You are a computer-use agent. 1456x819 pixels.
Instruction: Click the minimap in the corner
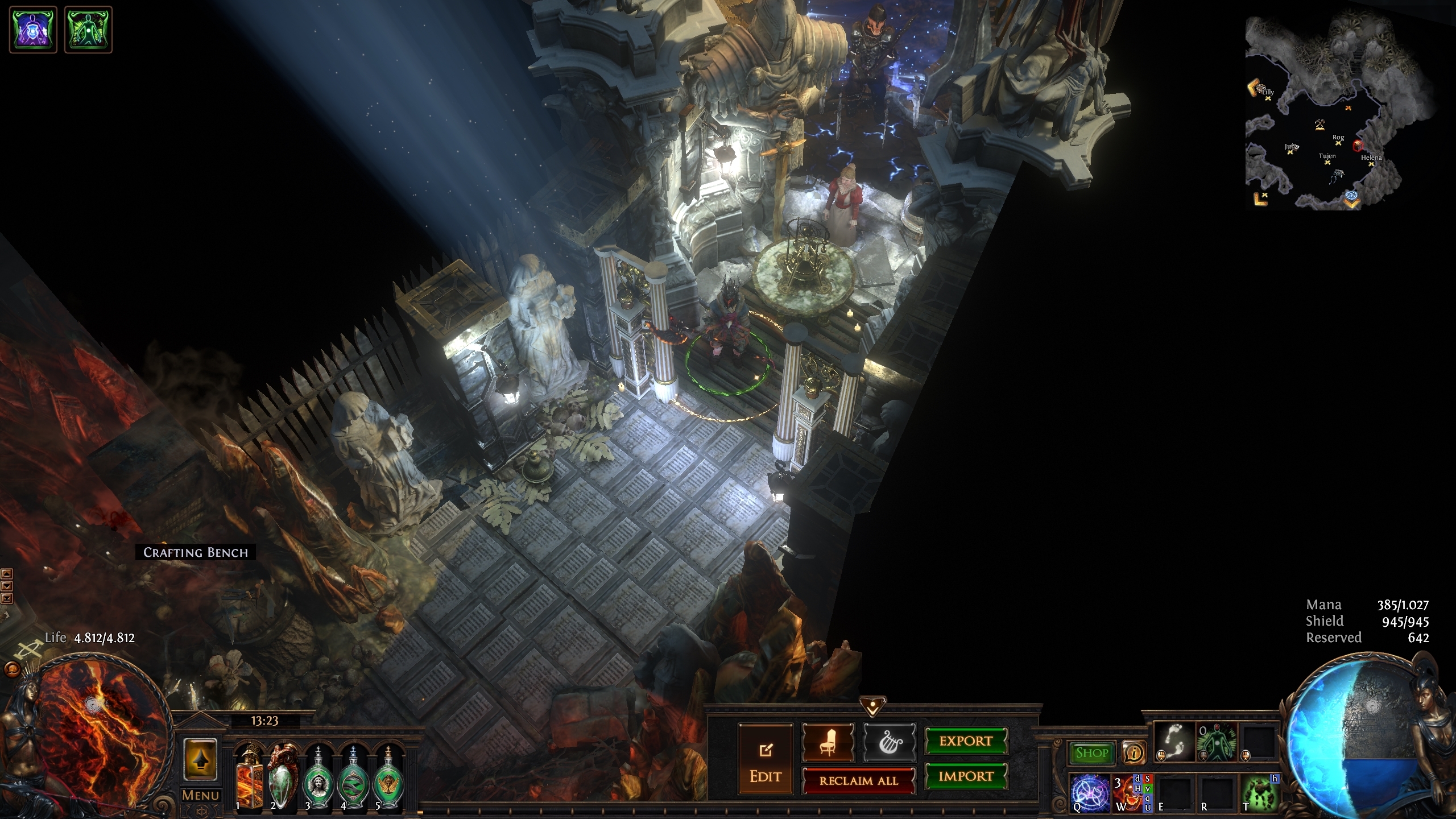click(x=1342, y=113)
